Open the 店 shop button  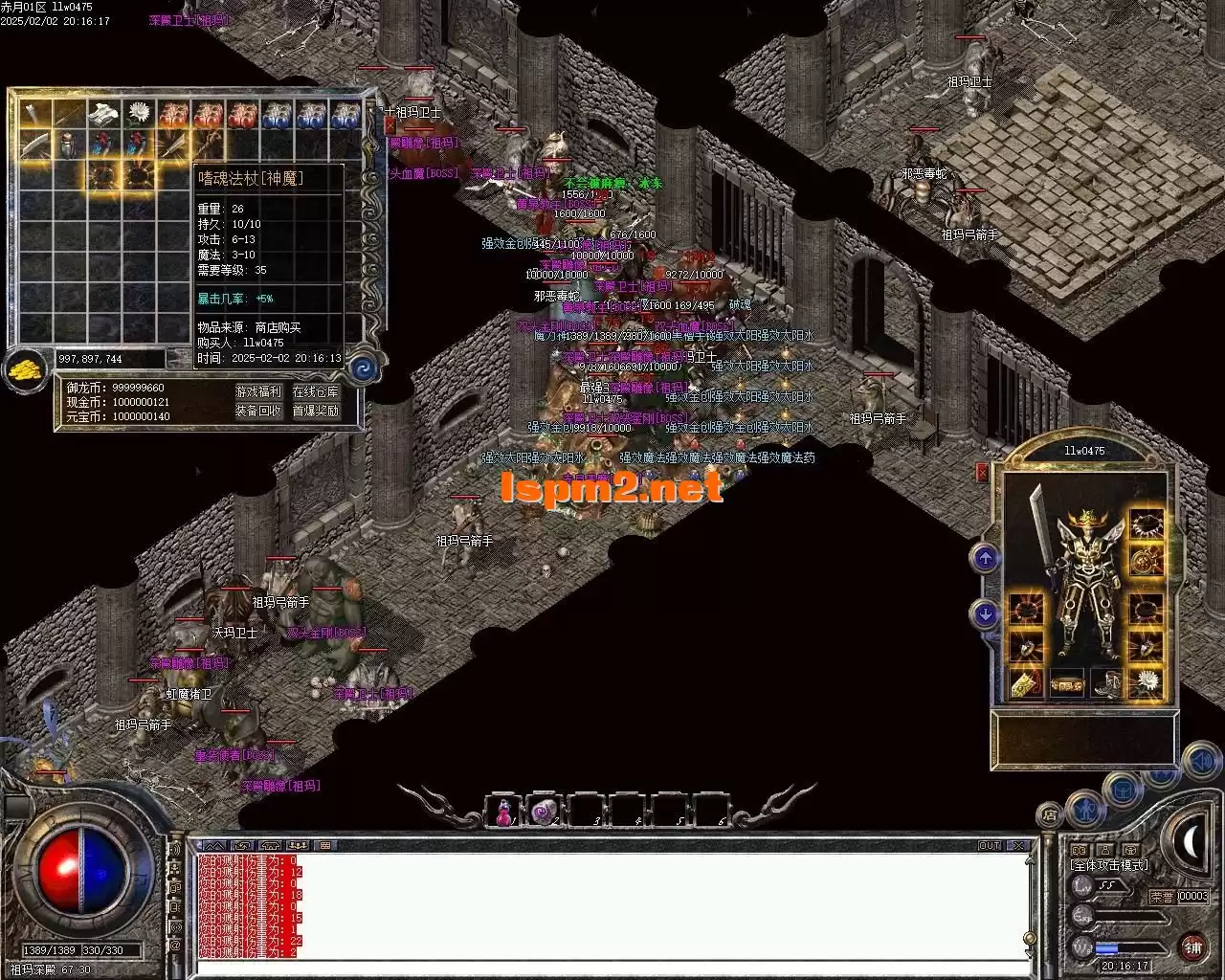[x=1050, y=816]
